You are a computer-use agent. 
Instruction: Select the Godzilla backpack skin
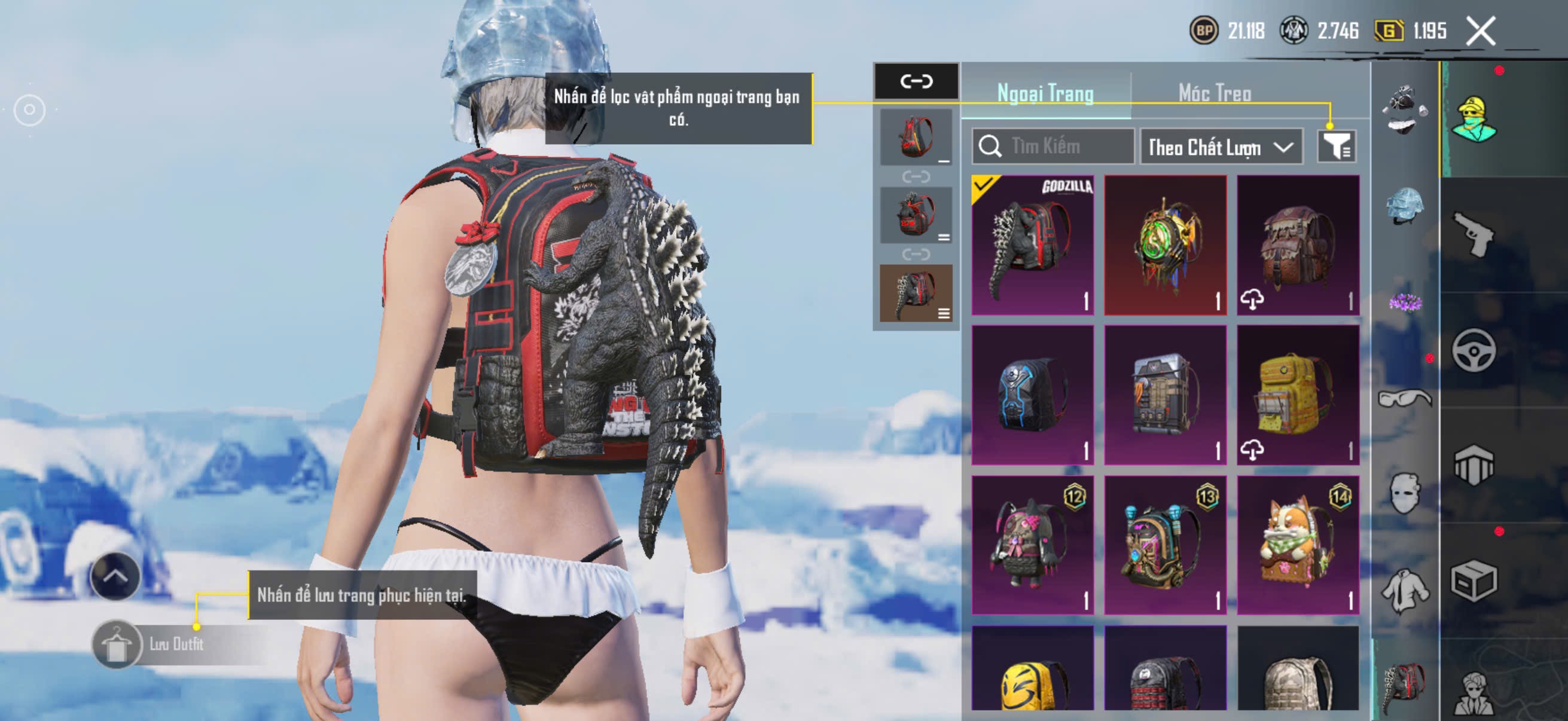1032,245
